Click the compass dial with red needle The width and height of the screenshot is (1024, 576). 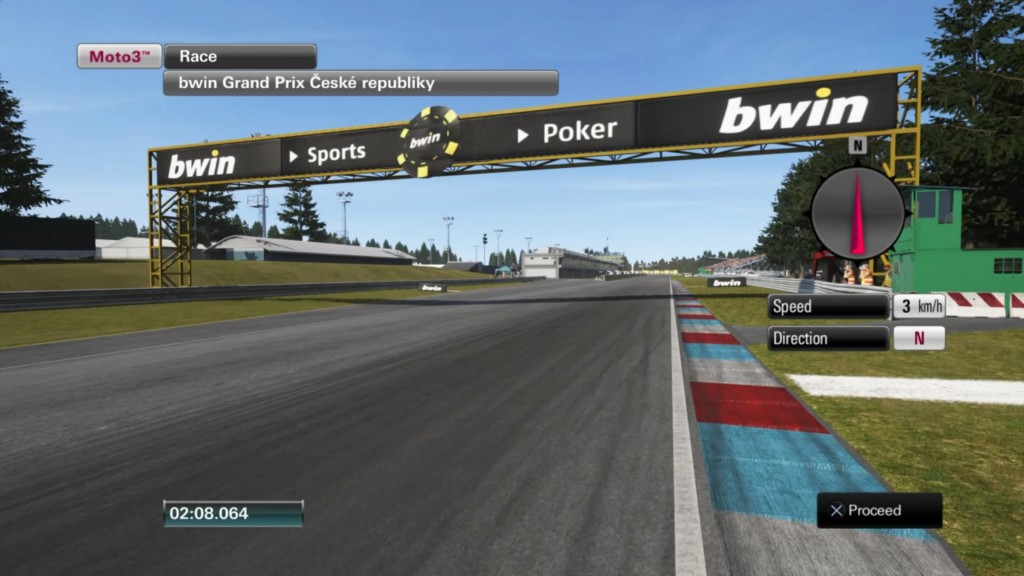pos(857,213)
